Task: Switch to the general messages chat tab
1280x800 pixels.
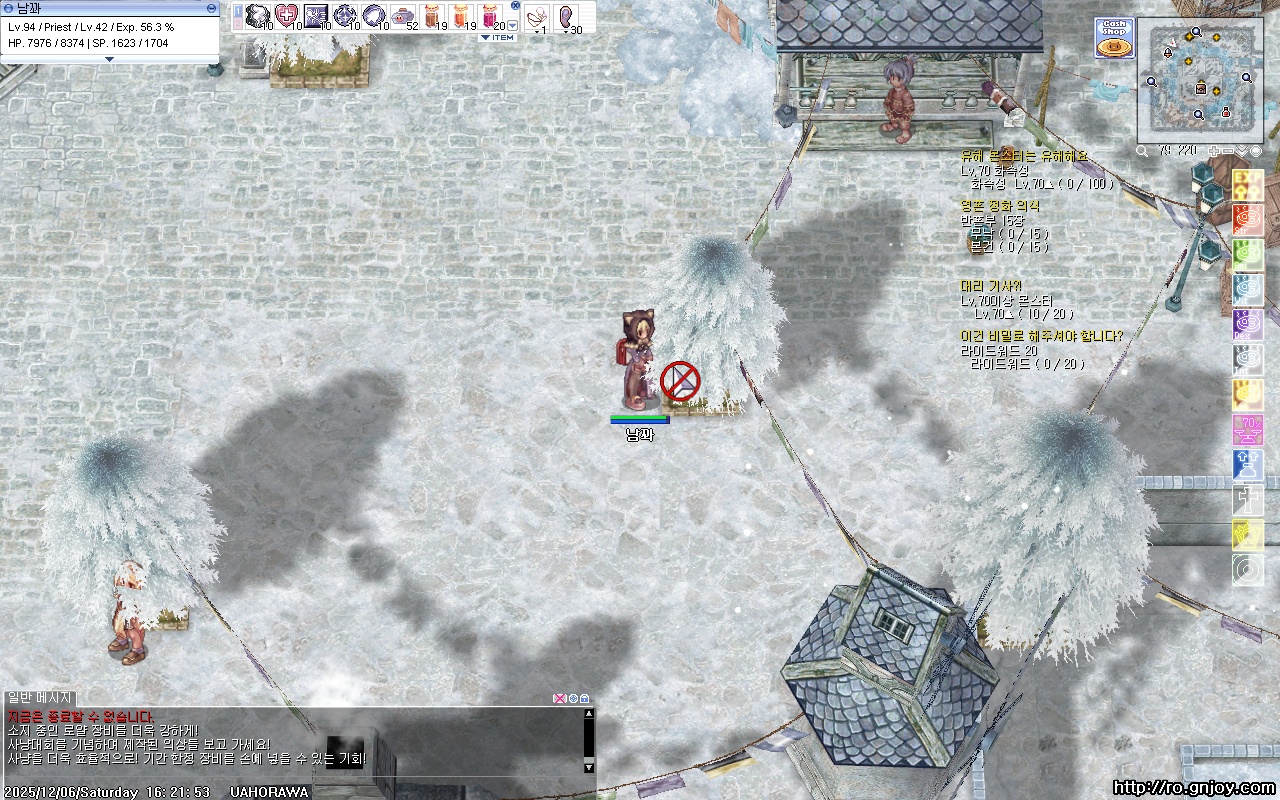Action: point(40,697)
